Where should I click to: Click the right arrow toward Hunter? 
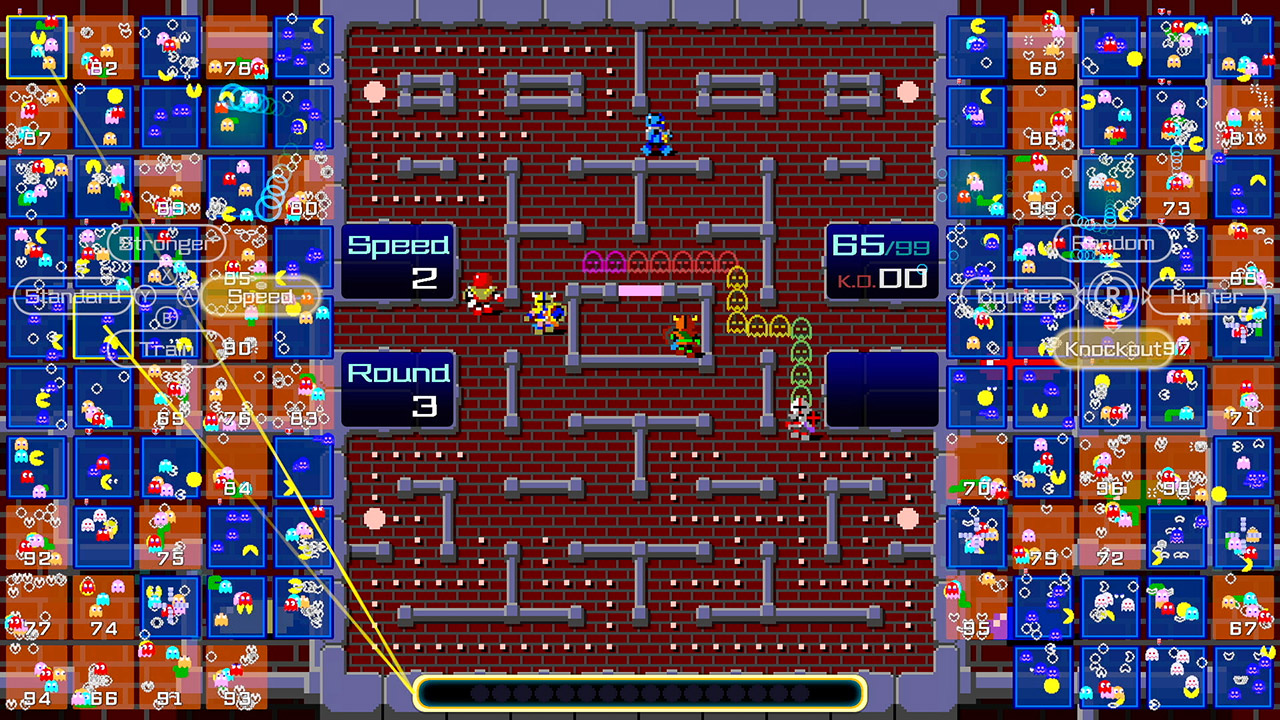tap(1146, 294)
